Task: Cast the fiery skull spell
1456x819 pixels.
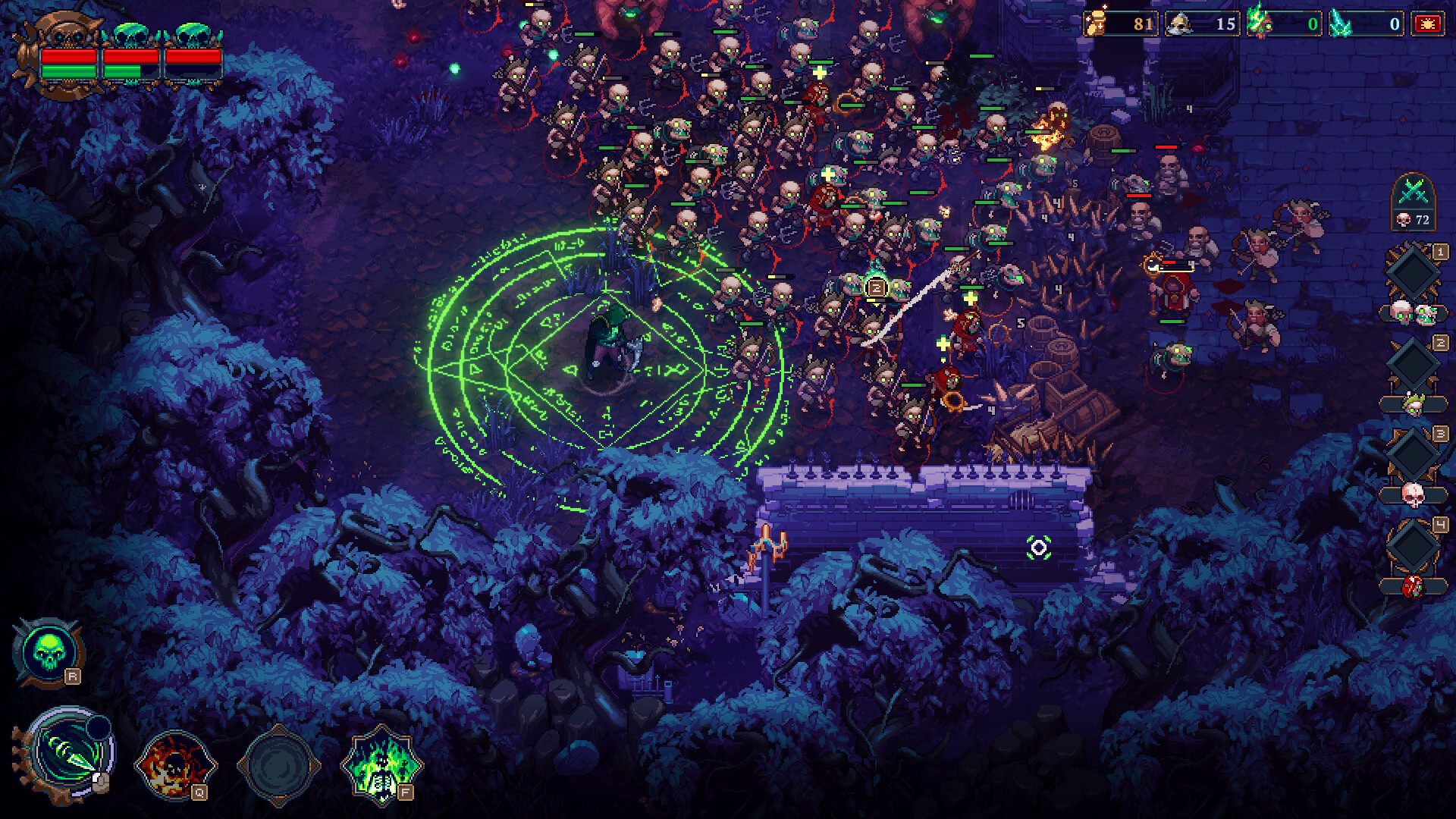Action: 174,764
